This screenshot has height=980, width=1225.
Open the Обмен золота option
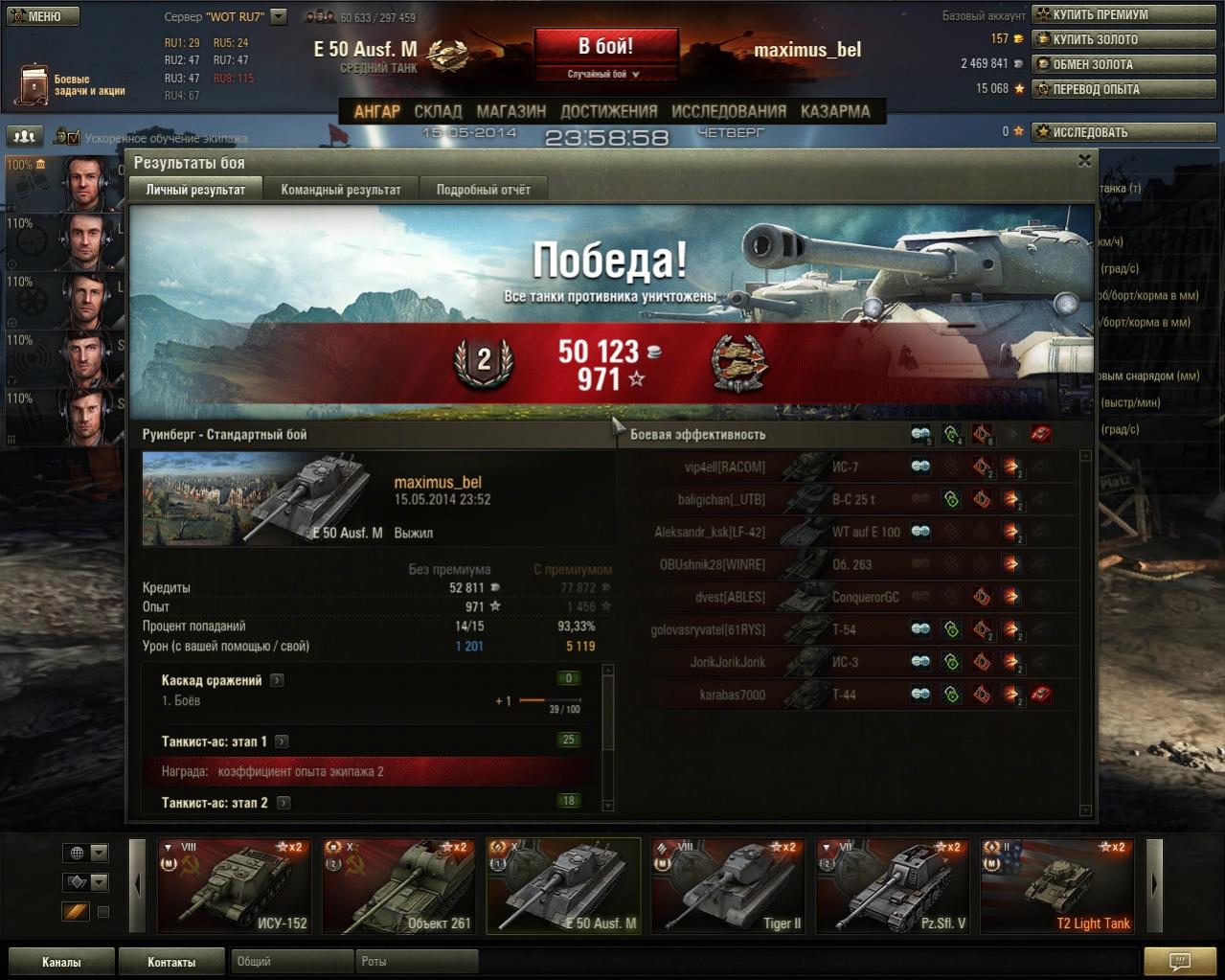[1123, 64]
